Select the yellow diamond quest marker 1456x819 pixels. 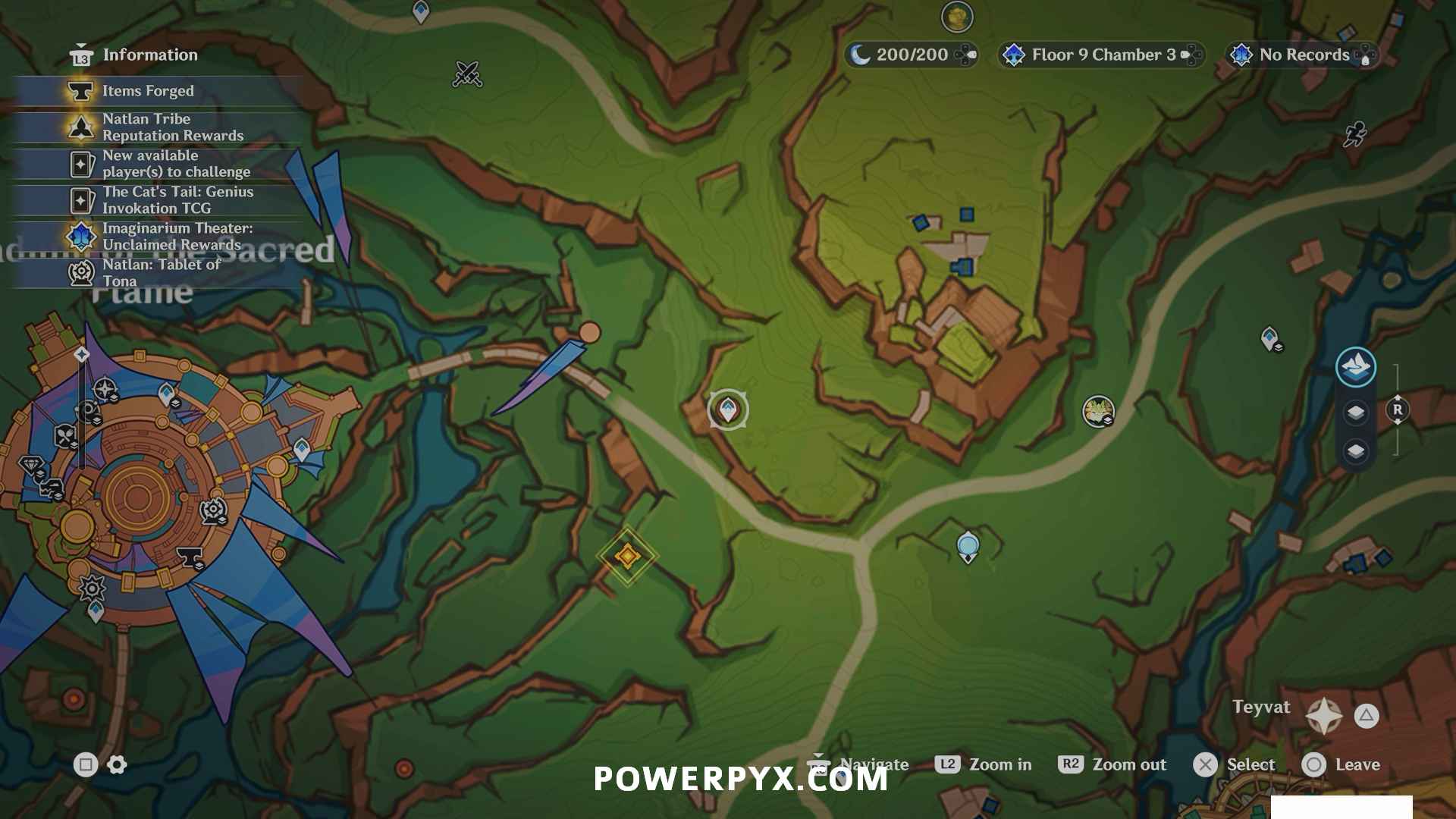click(627, 556)
